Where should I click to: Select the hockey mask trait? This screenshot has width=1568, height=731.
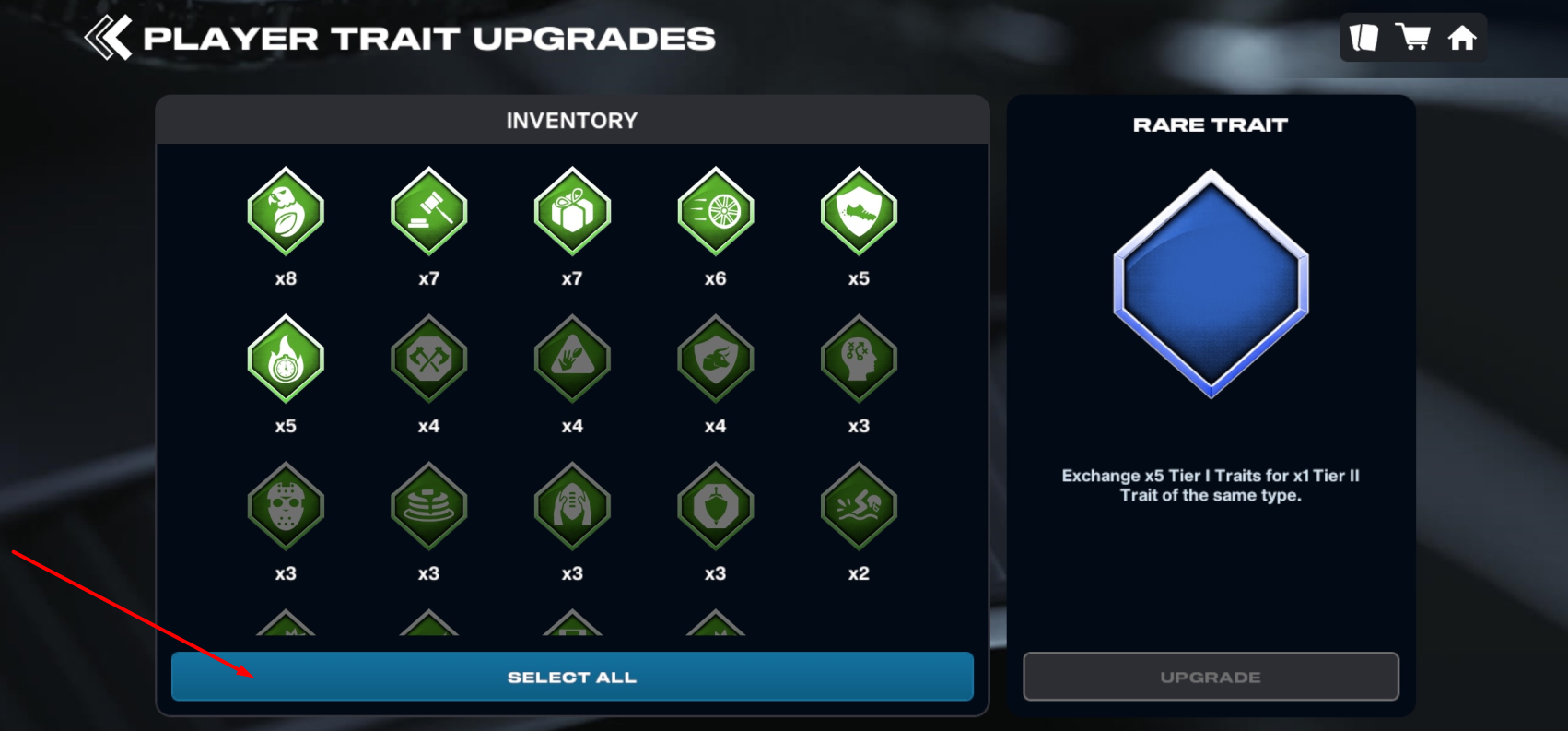click(286, 506)
